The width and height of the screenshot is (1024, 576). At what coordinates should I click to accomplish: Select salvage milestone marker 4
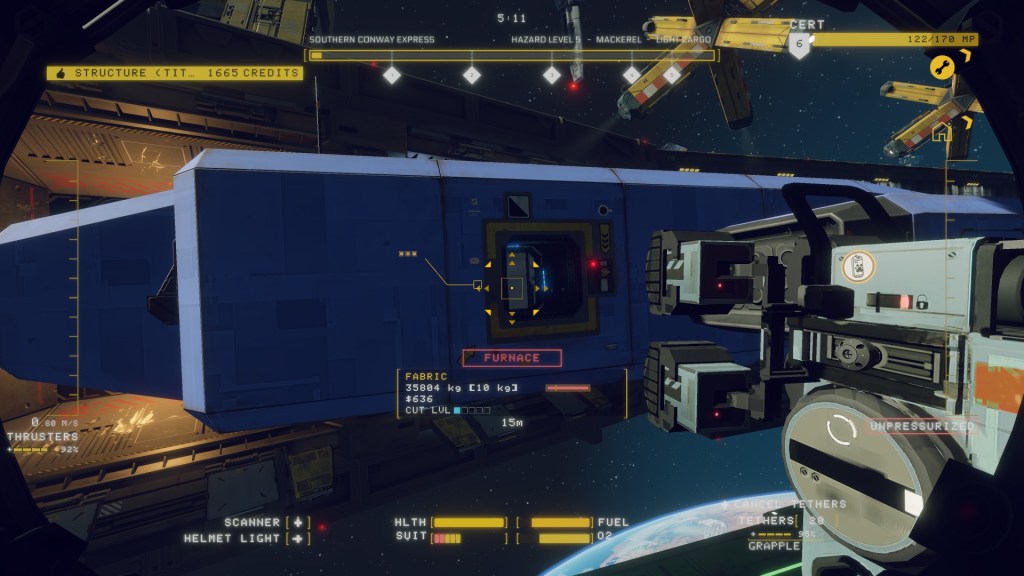[631, 74]
